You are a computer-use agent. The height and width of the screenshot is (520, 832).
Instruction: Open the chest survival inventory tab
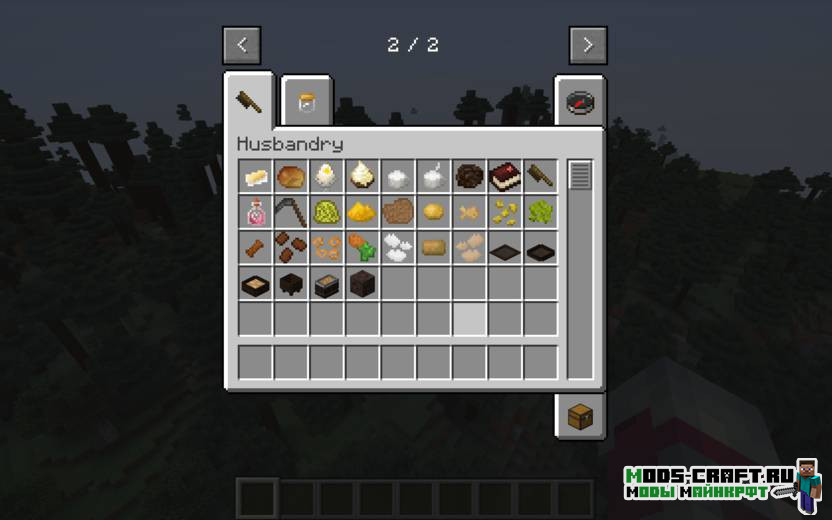pyautogui.click(x=580, y=415)
